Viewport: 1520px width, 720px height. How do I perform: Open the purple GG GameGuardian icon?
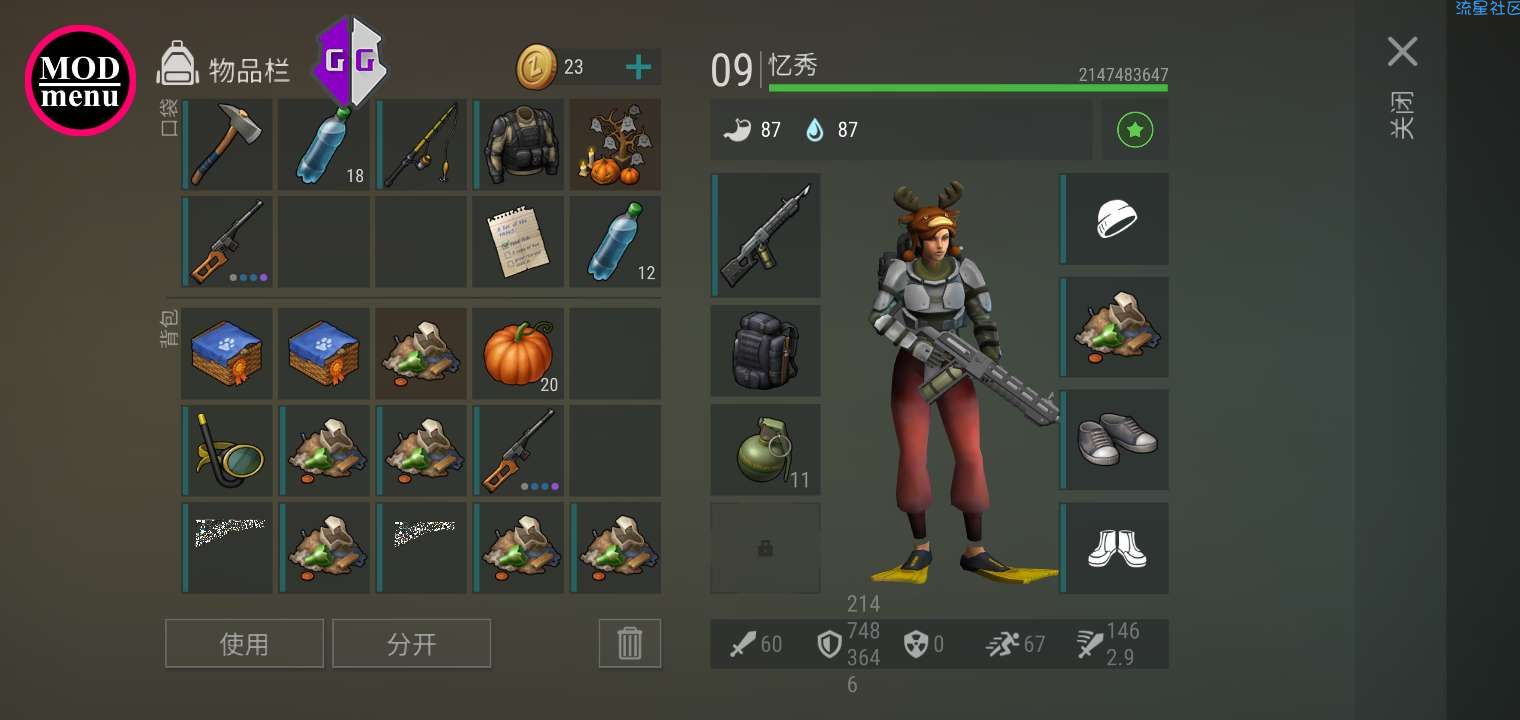coord(350,62)
